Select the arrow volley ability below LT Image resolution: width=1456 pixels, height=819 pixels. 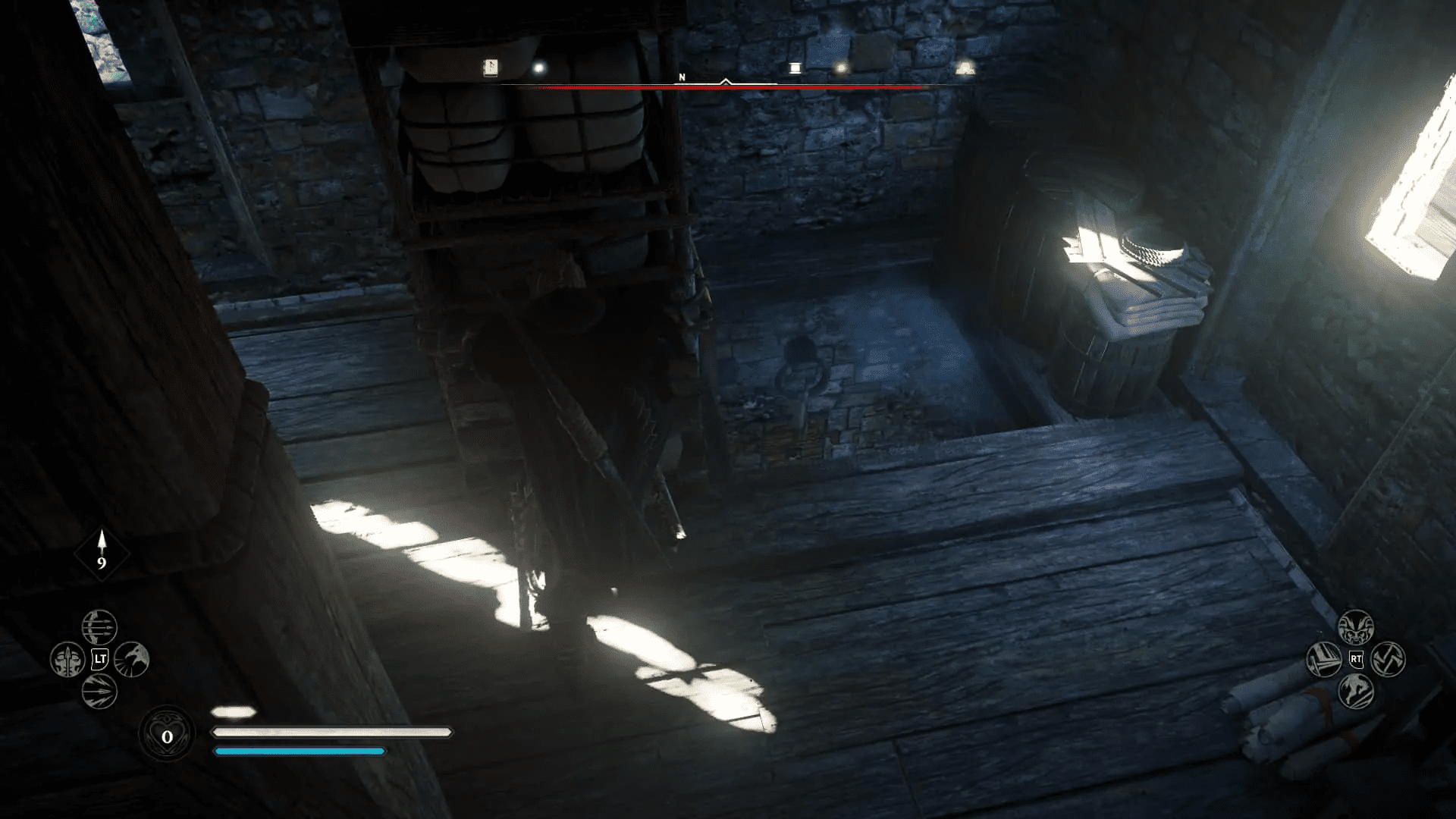pyautogui.click(x=99, y=692)
